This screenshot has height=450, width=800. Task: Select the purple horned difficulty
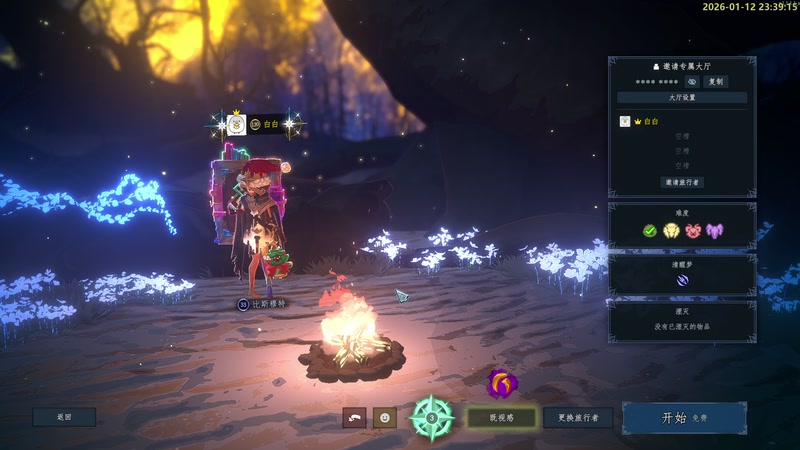715,230
